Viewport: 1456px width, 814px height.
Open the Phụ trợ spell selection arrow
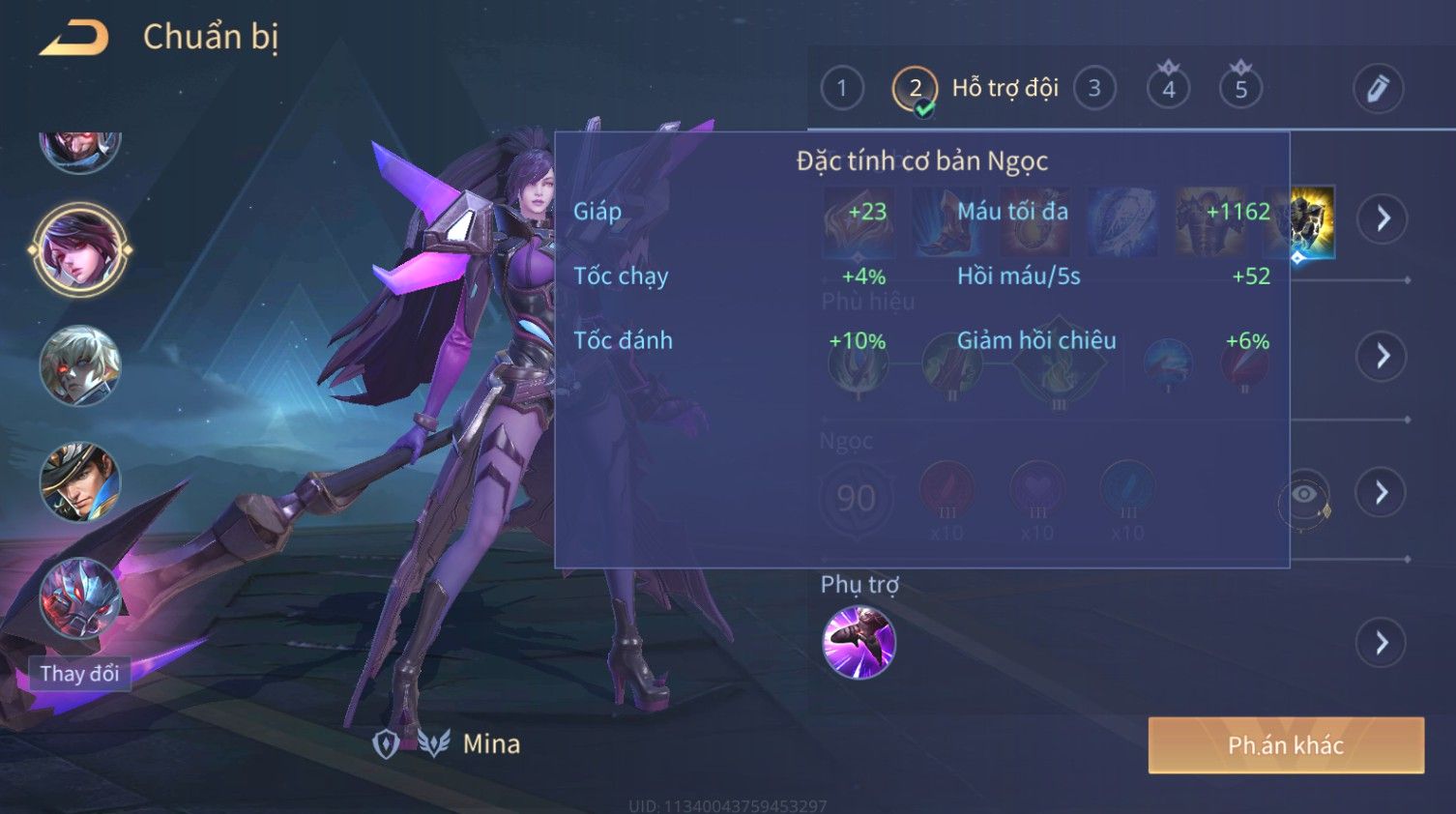click(1383, 643)
